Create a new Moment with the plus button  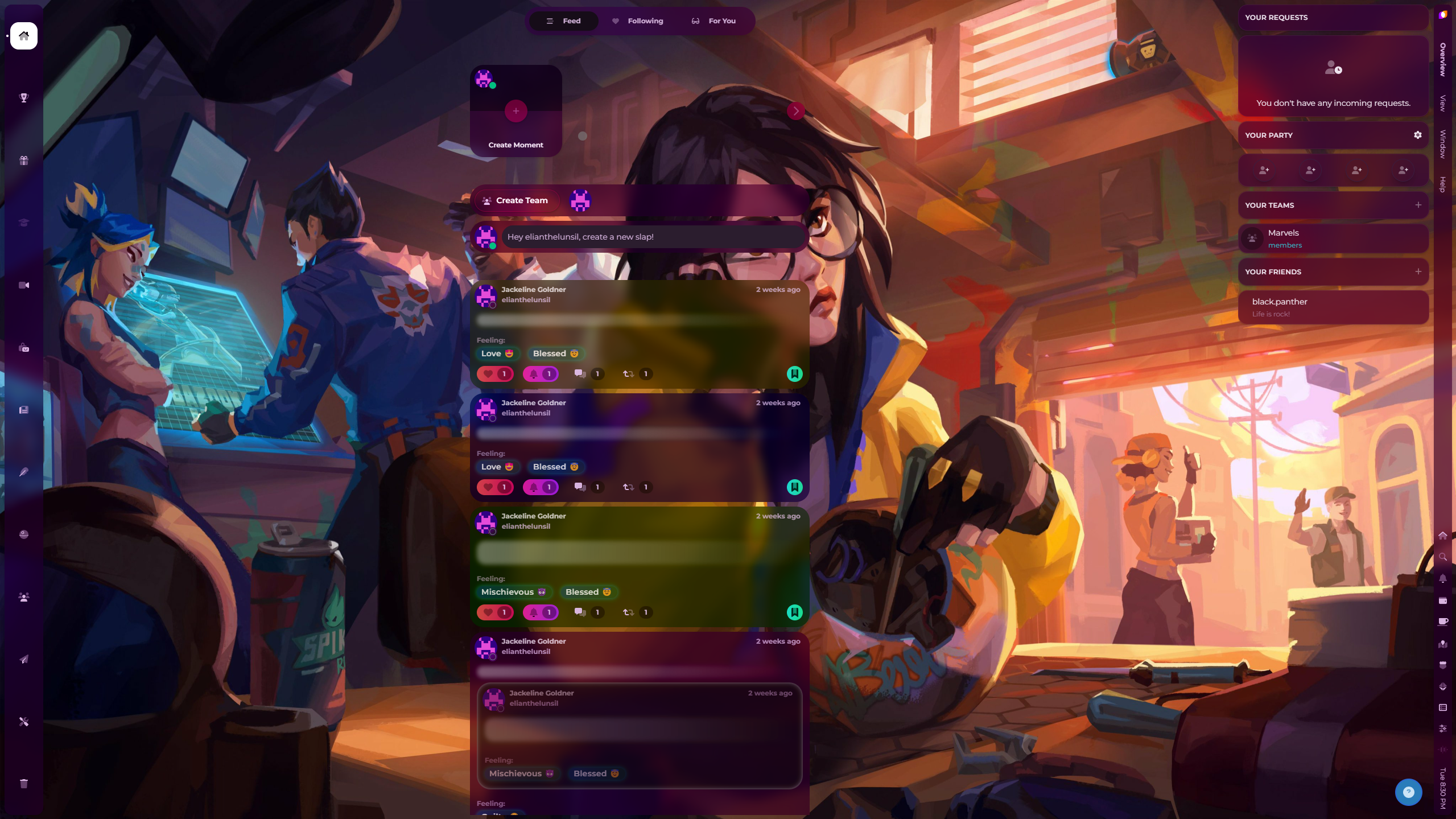pos(515,111)
